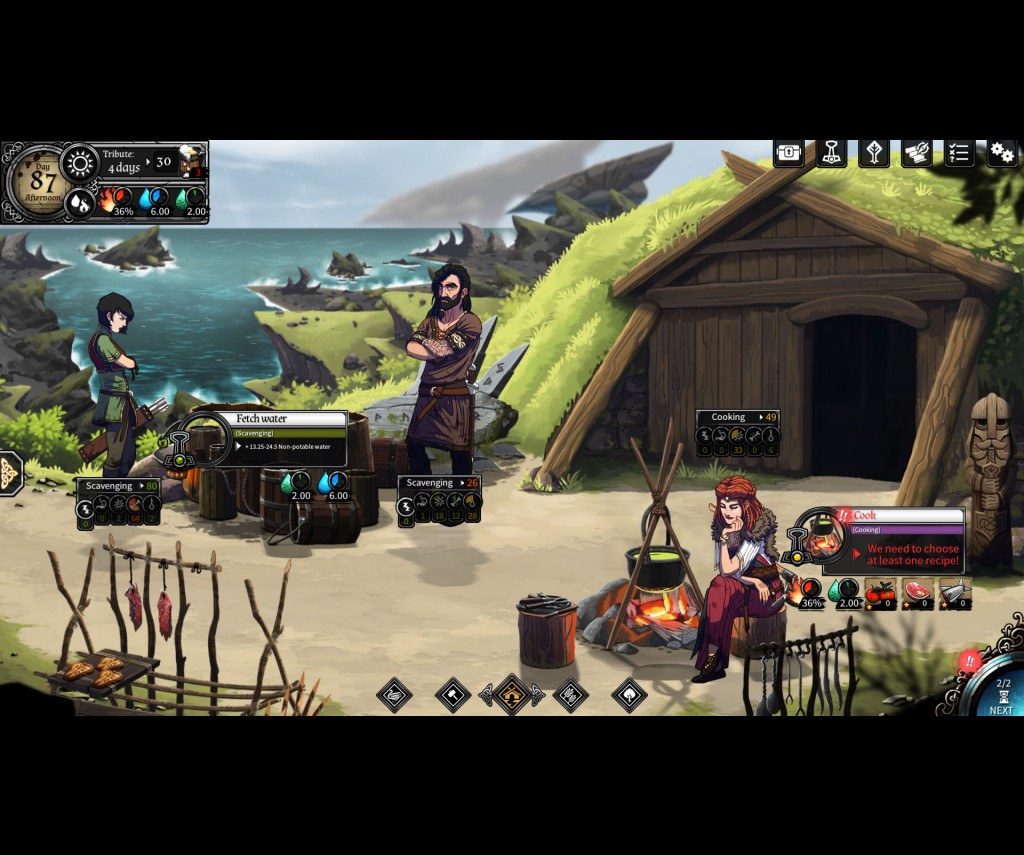The width and height of the screenshot is (1024, 855).
Task: Choose the tomato recipe ingredient slot
Action: 880,594
